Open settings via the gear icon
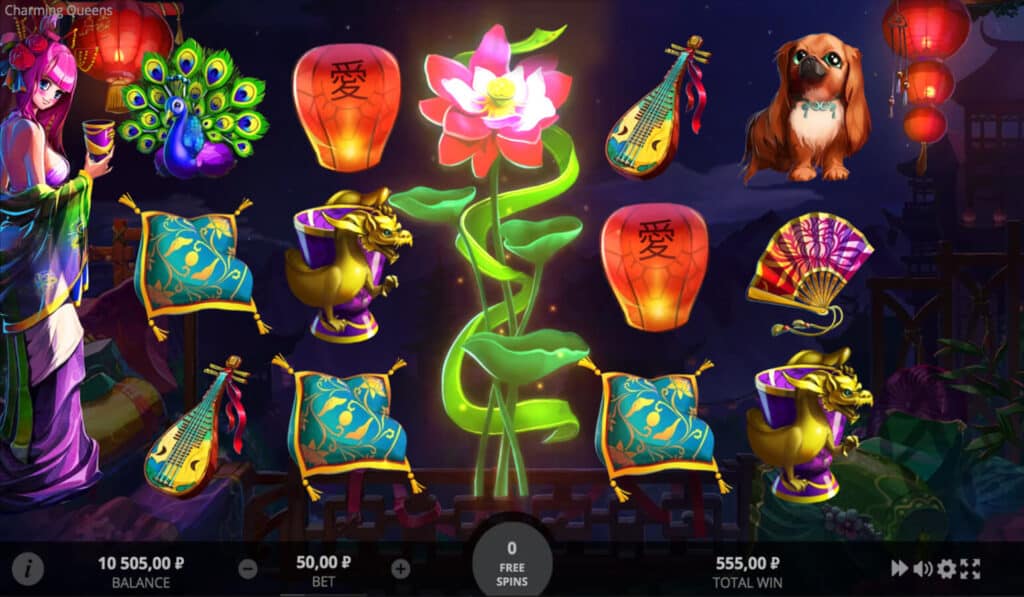This screenshot has width=1024, height=597. click(x=946, y=569)
